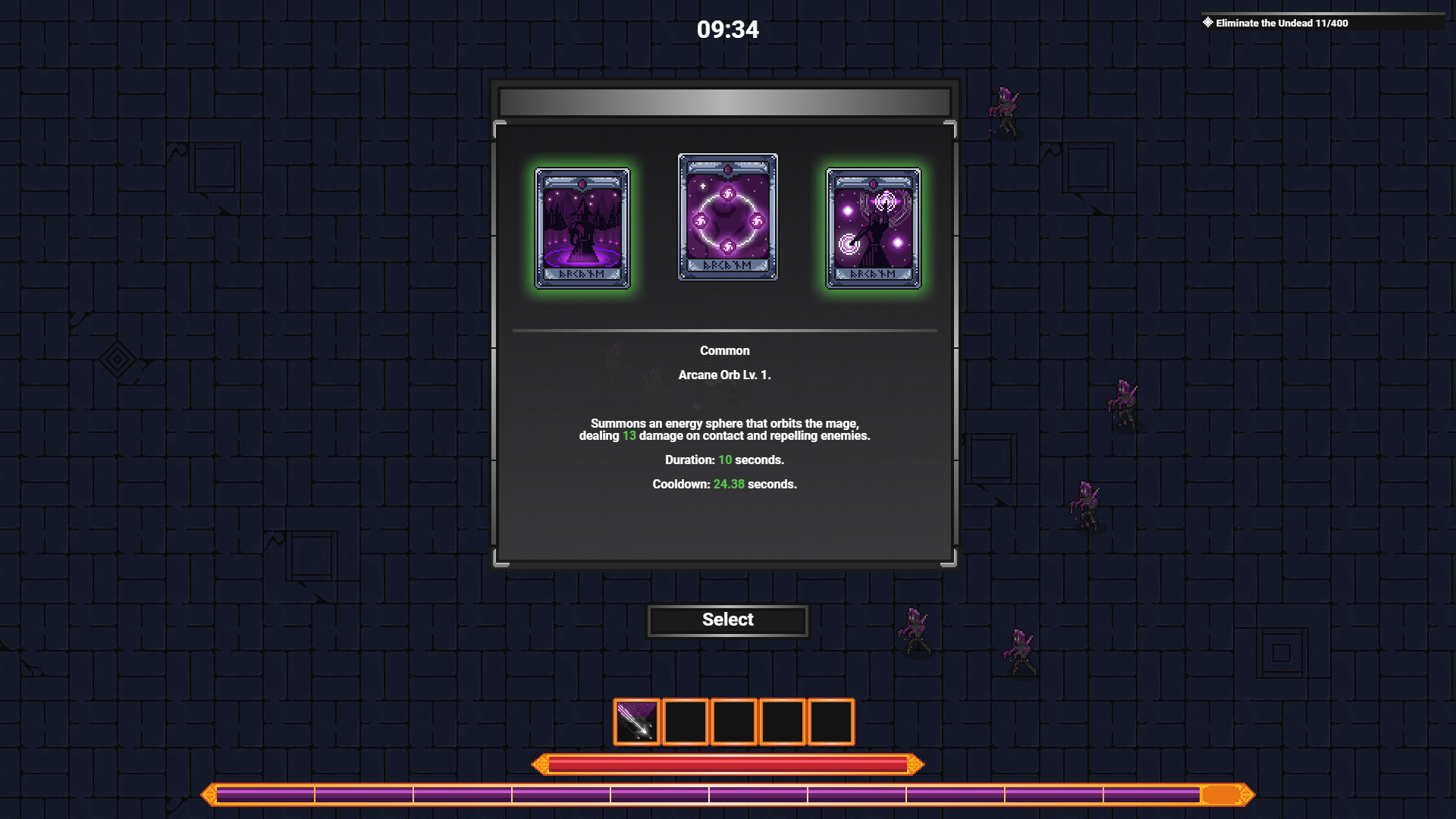
Task: Click the Common rarity label
Action: click(724, 350)
